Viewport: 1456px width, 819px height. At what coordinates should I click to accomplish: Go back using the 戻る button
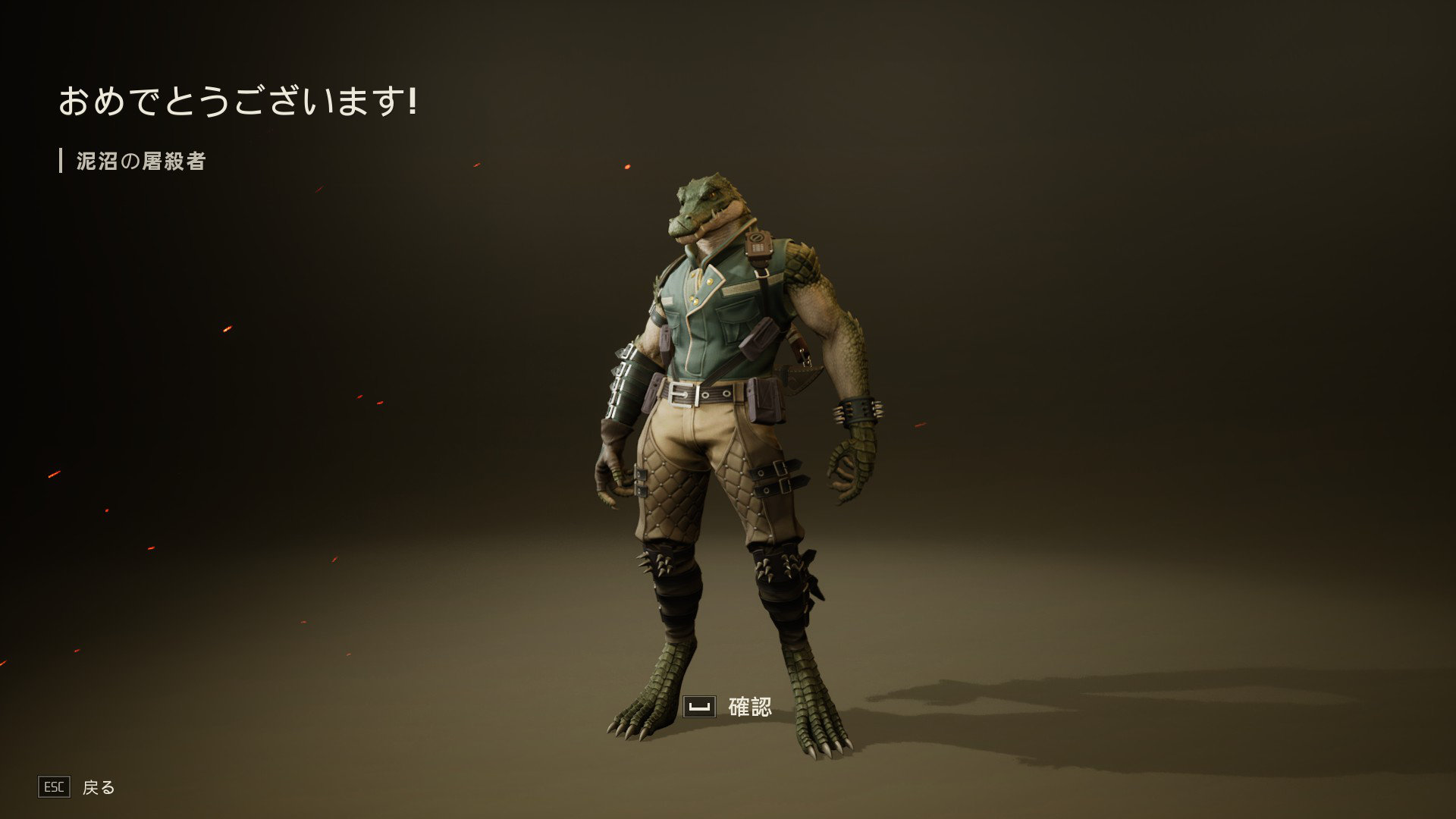click(x=77, y=787)
